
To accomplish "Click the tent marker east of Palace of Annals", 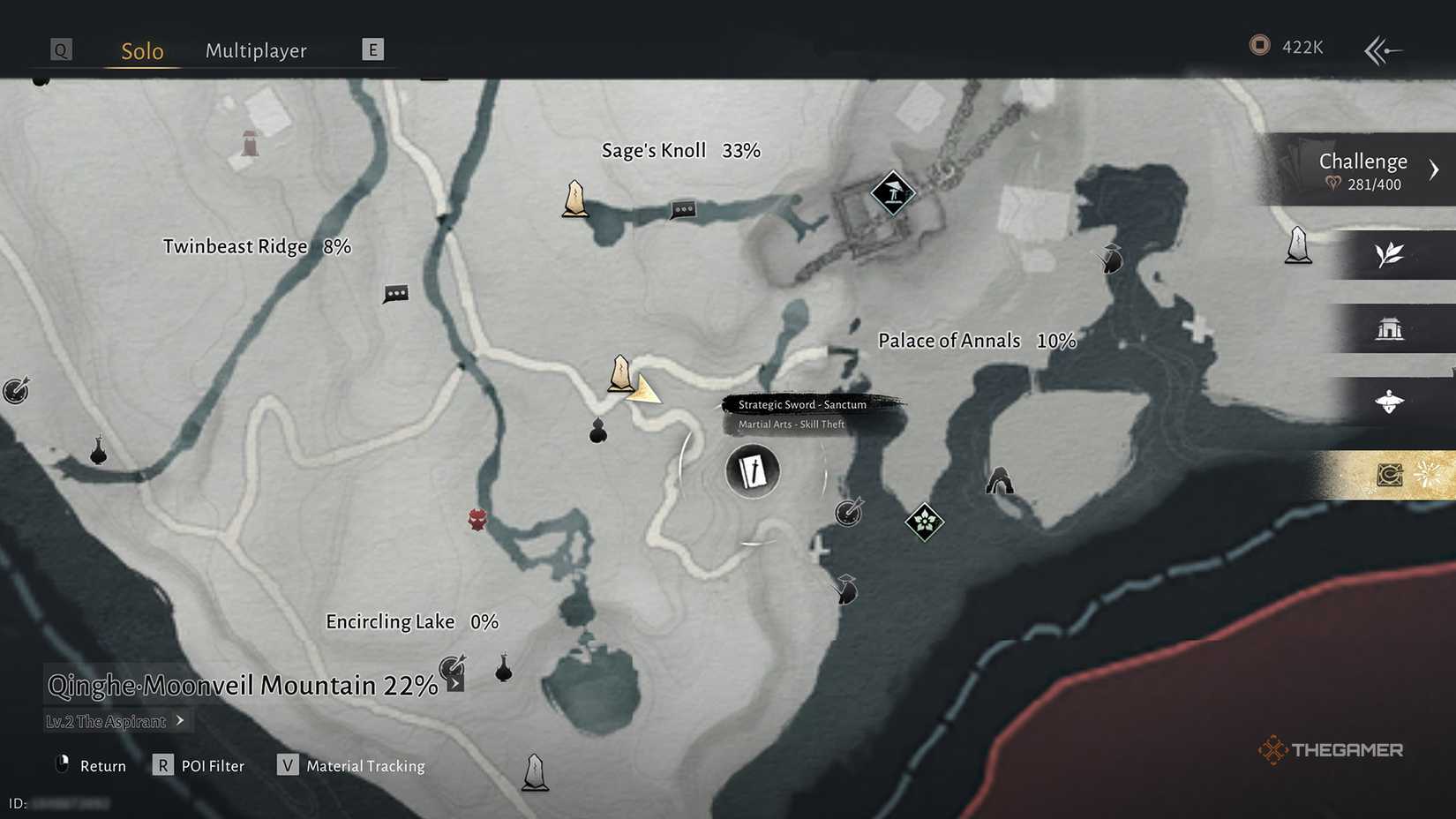I will click(998, 482).
